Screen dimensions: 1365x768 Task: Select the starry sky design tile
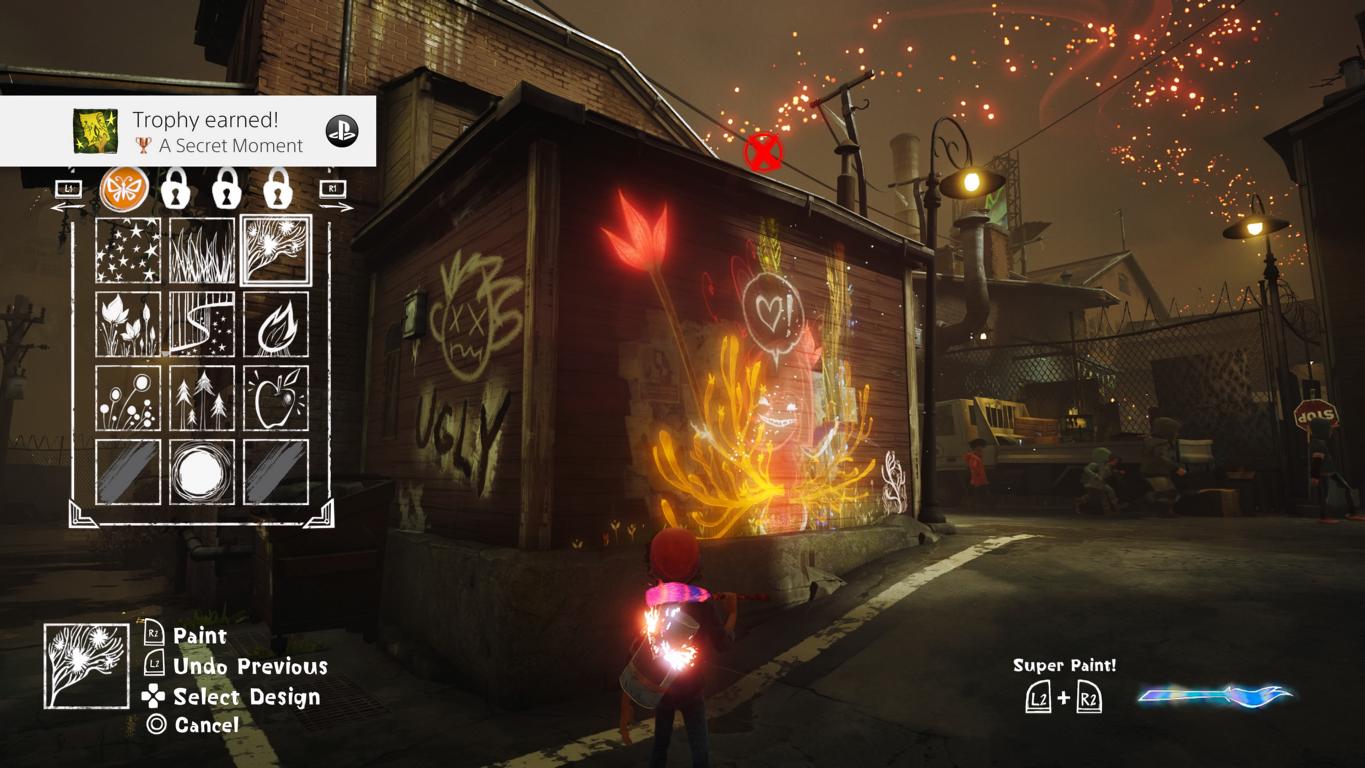click(128, 251)
